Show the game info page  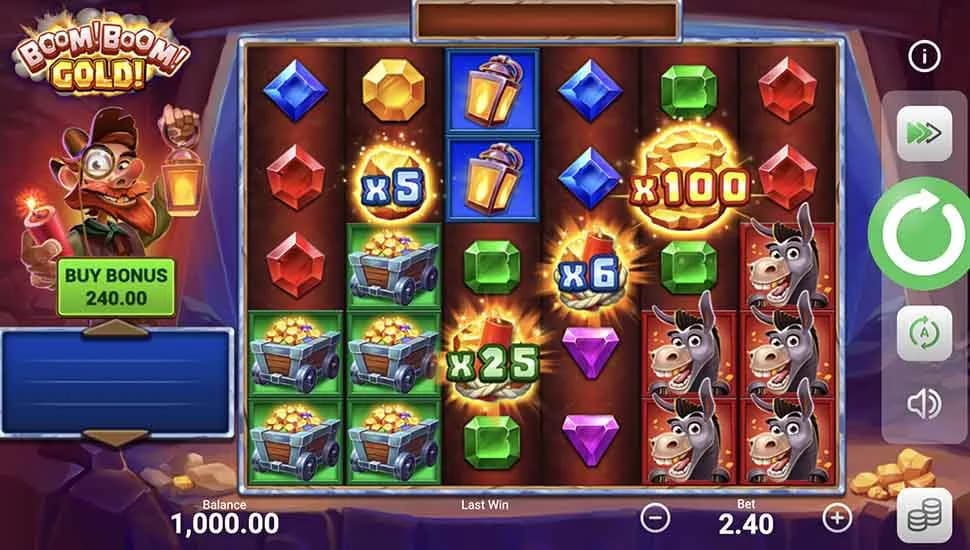(x=923, y=57)
